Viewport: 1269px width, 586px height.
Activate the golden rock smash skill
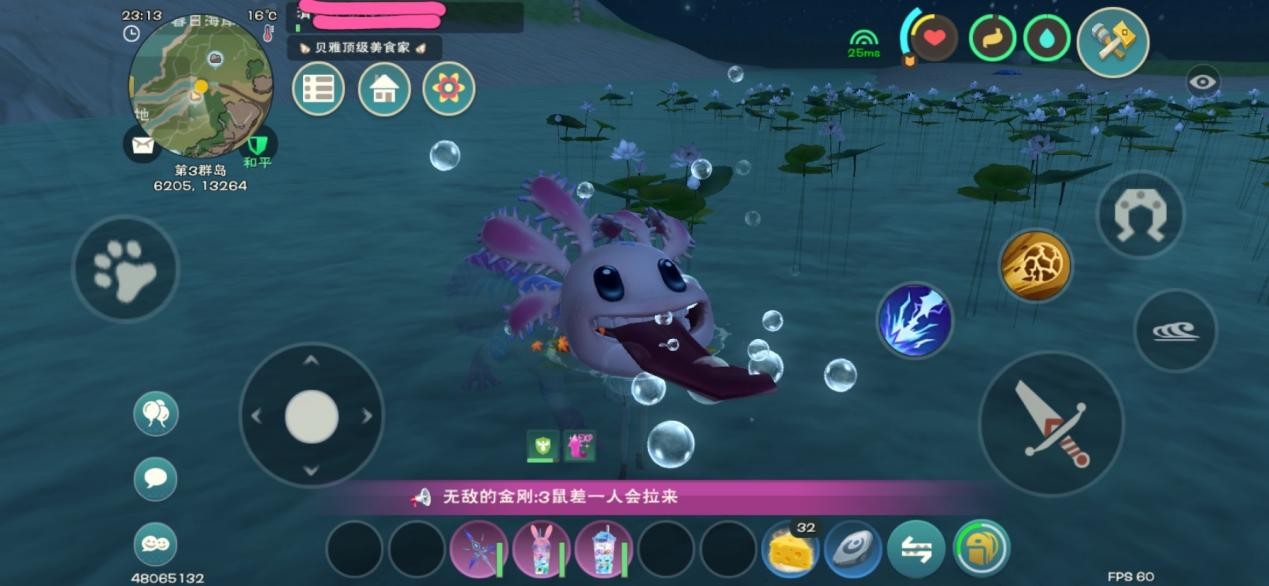[x=1035, y=266]
